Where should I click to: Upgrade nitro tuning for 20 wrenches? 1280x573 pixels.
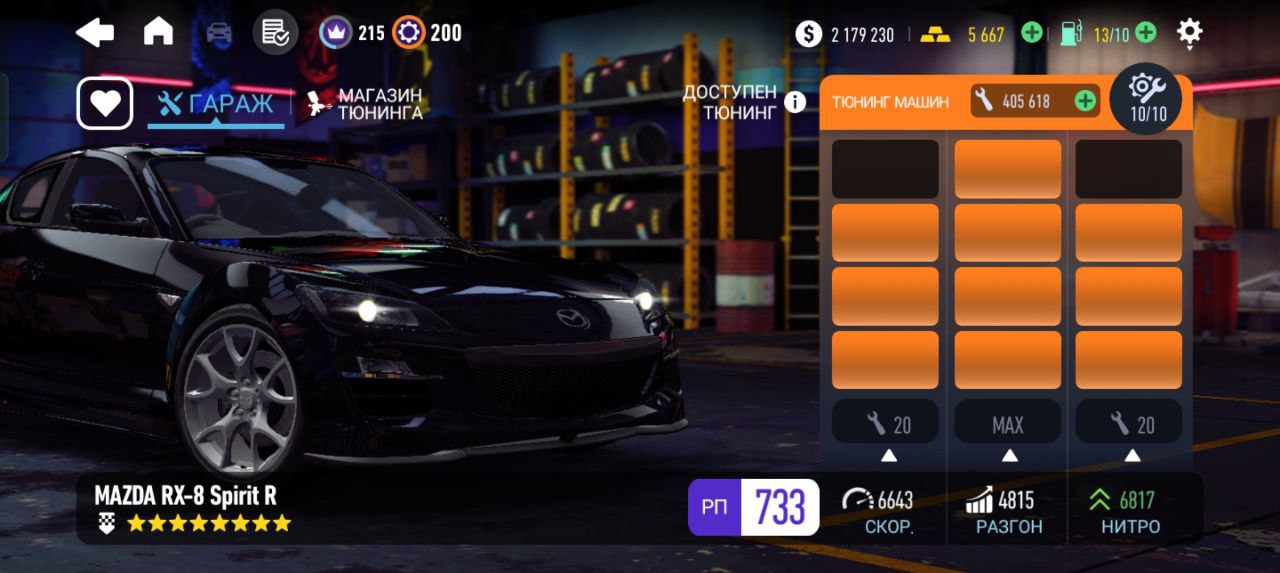click(x=1130, y=424)
